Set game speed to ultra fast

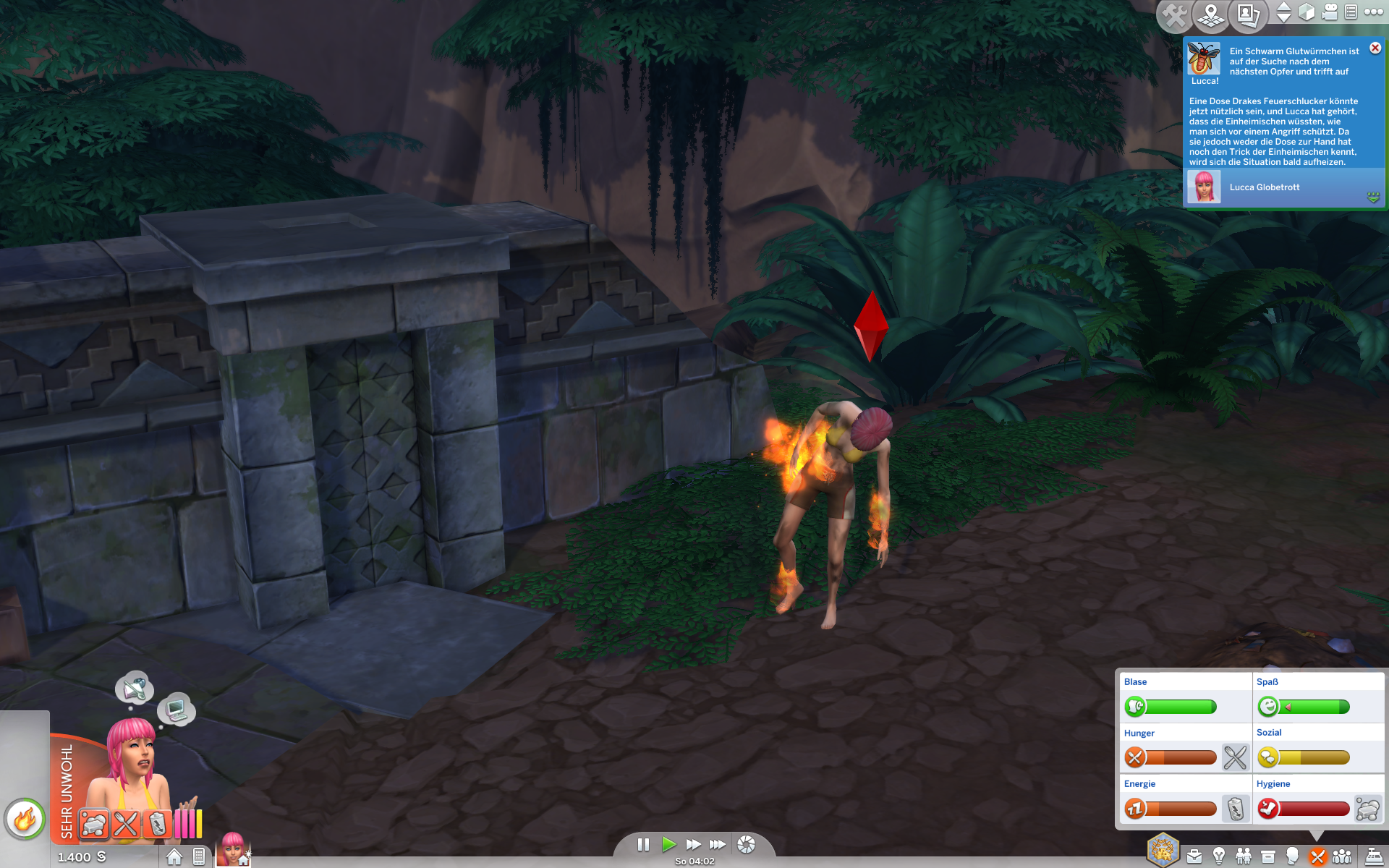pos(718,844)
